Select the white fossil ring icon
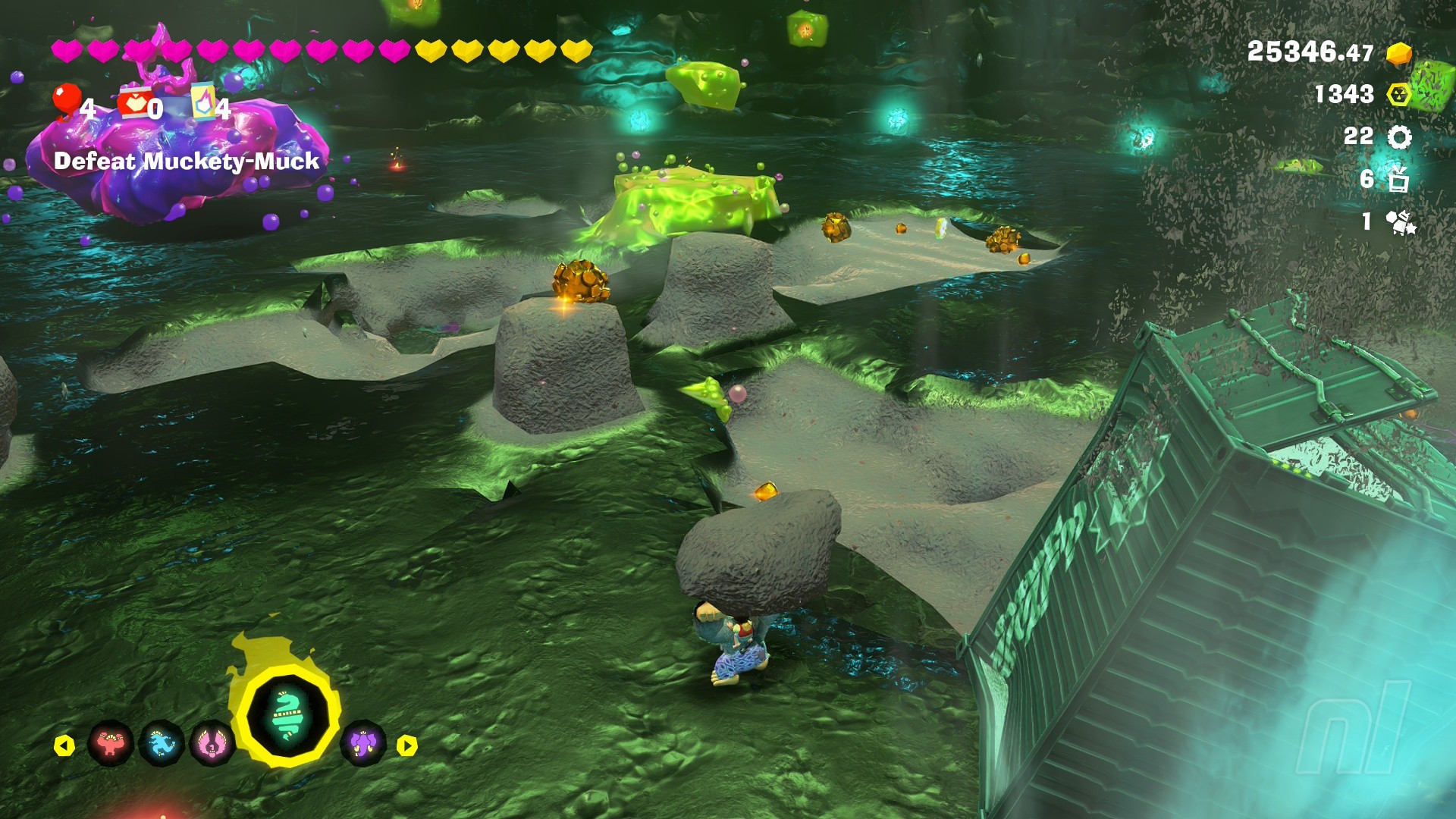The height and width of the screenshot is (819, 1456). pos(1399,137)
